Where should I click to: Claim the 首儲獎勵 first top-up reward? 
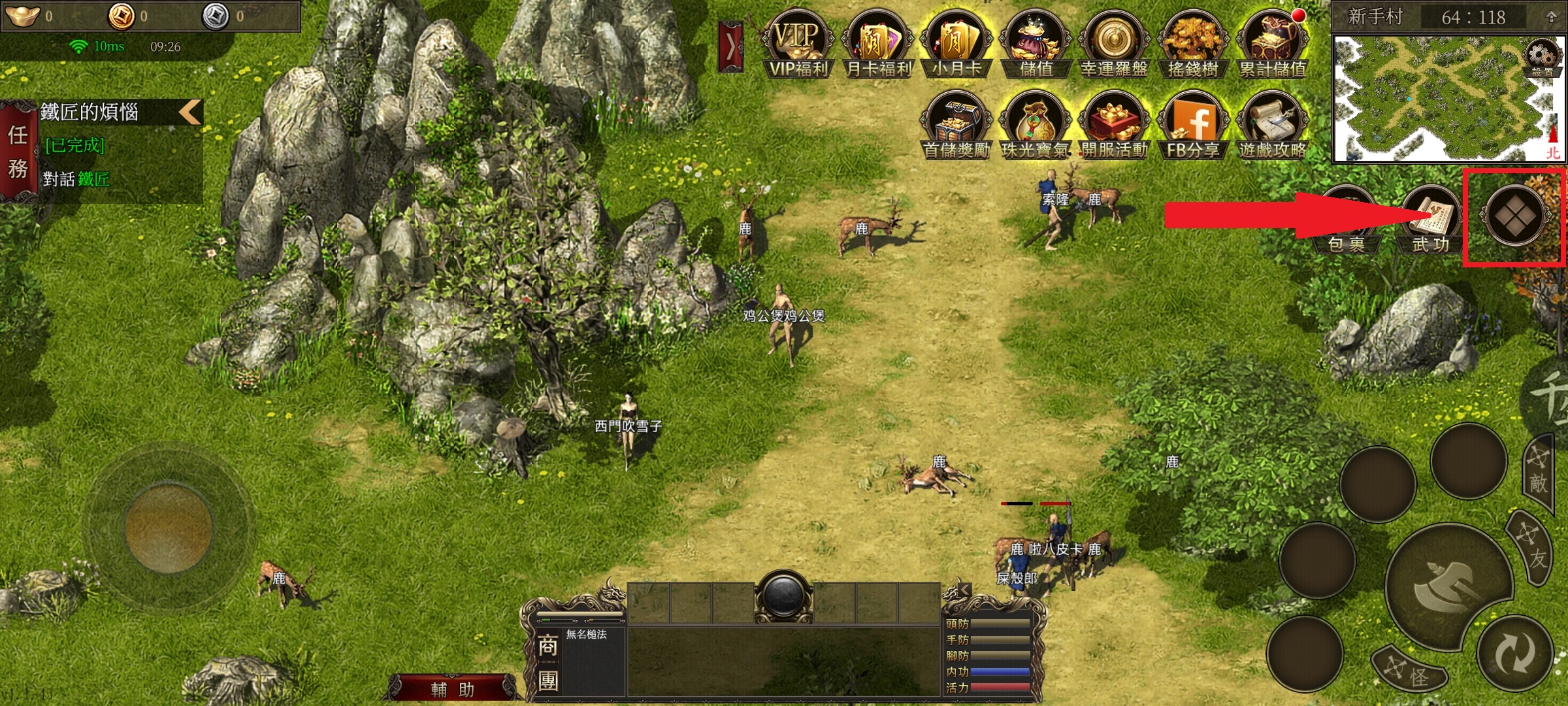[957, 126]
